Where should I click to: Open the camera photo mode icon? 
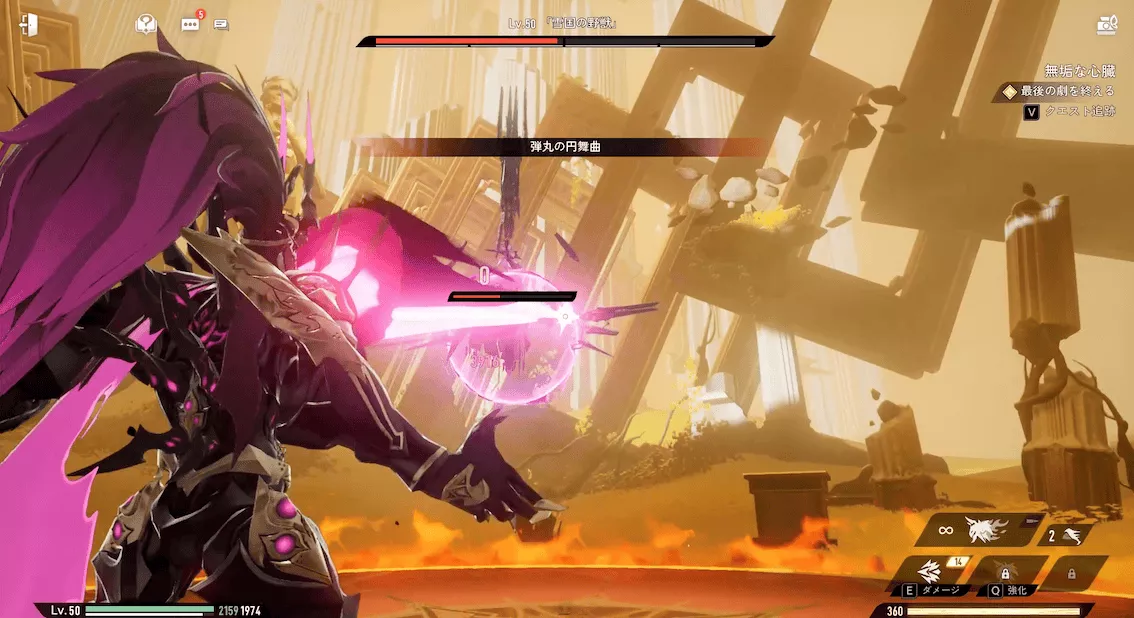[1106, 26]
